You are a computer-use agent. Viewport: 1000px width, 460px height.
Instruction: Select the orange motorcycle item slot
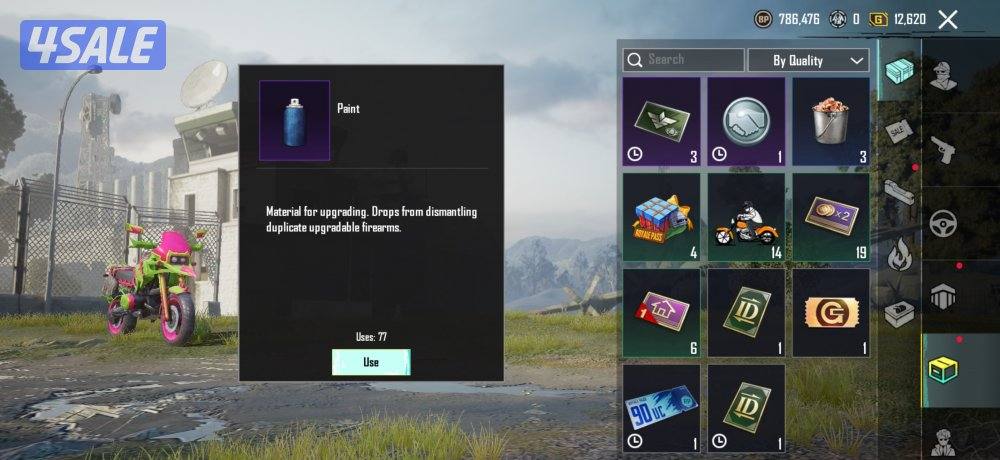(746, 217)
